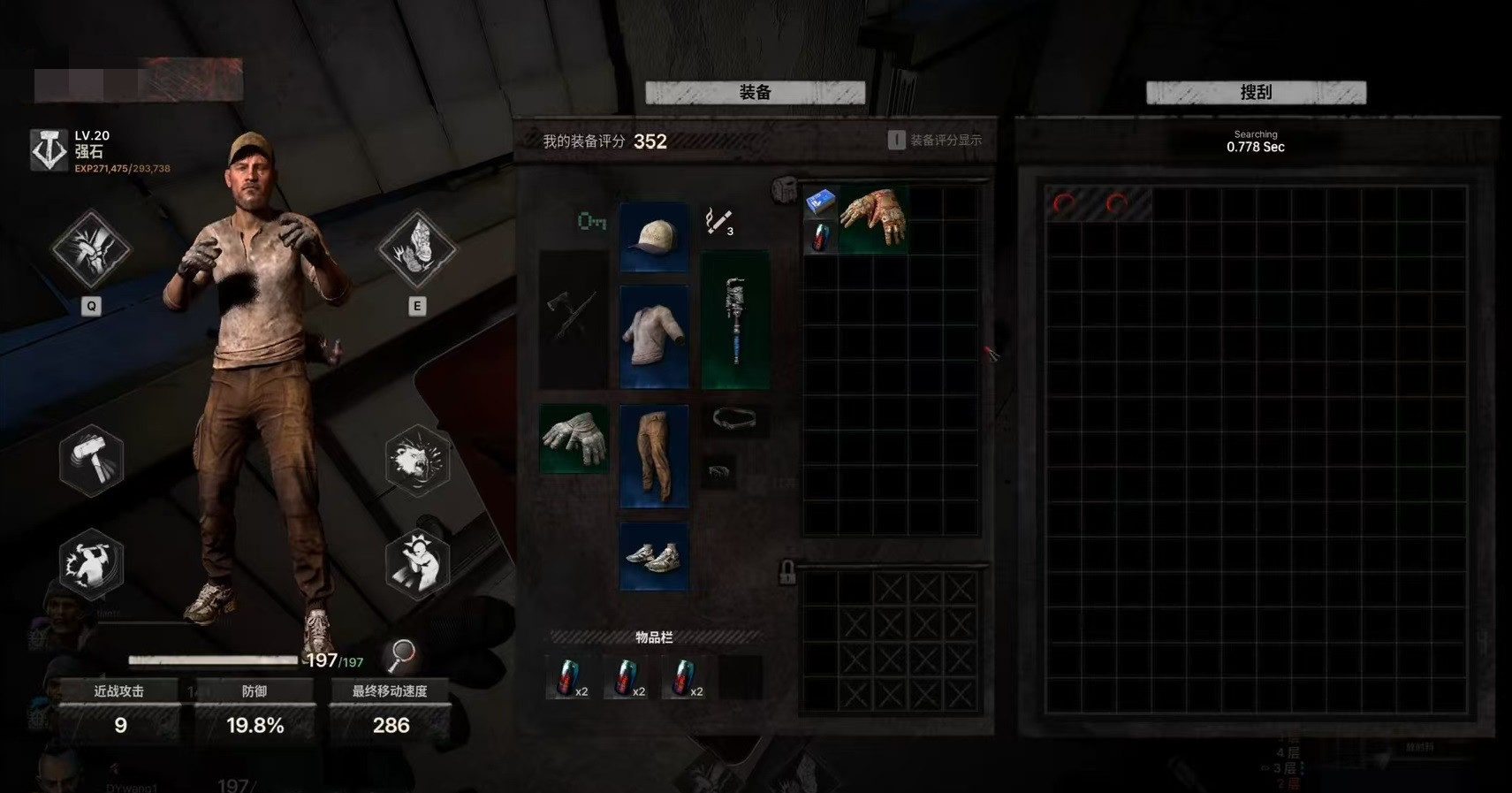Choose the brown pants equipment slot
1512x793 pixels.
pyautogui.click(x=654, y=456)
